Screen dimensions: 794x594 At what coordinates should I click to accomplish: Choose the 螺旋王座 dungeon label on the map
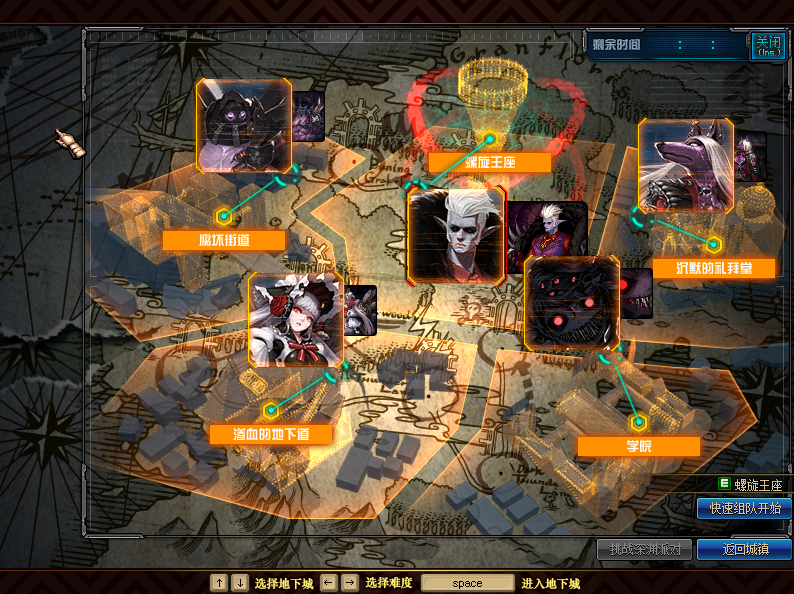point(489,163)
